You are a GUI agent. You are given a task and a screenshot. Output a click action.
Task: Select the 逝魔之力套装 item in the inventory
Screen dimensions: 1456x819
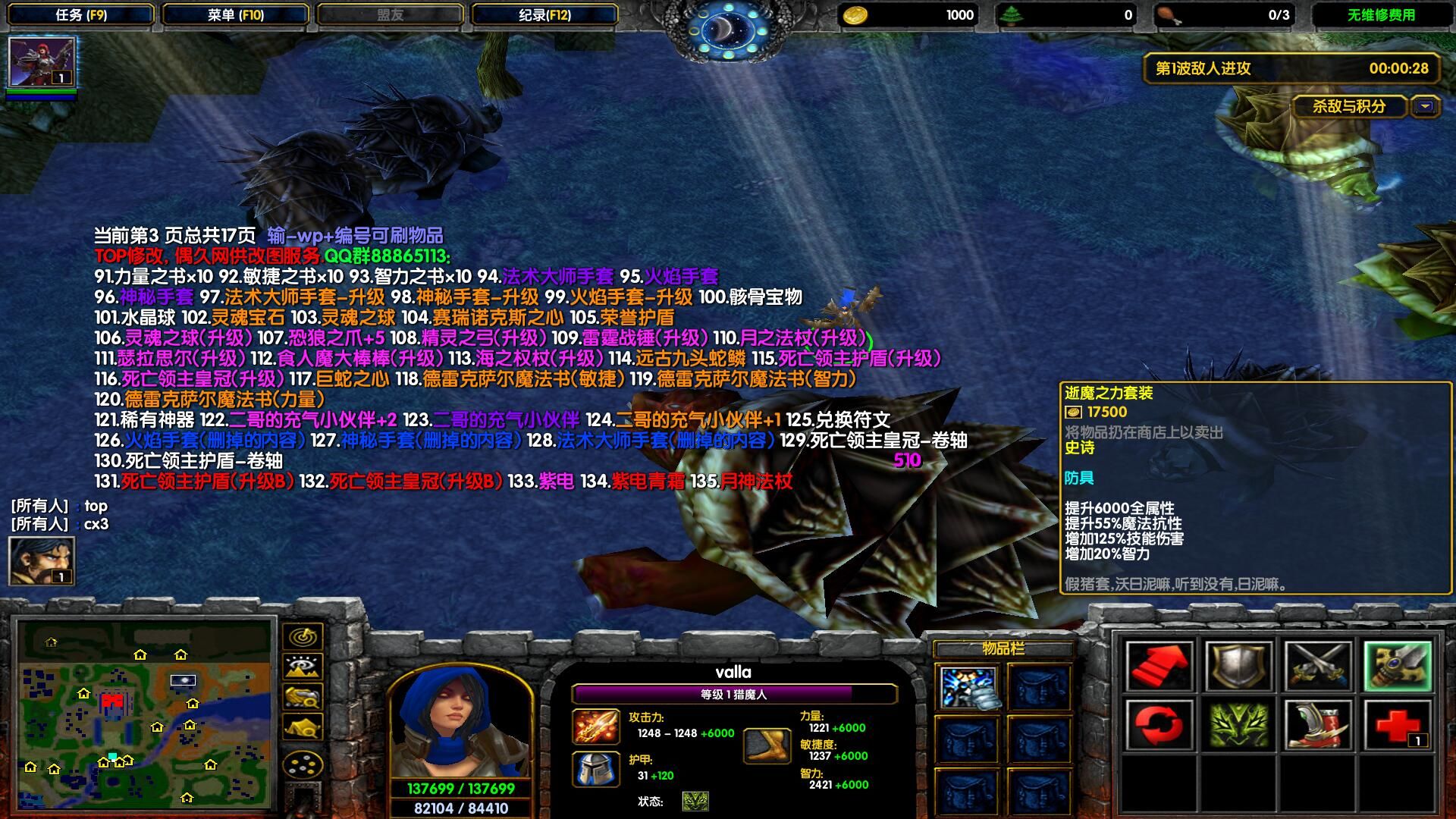tap(968, 686)
